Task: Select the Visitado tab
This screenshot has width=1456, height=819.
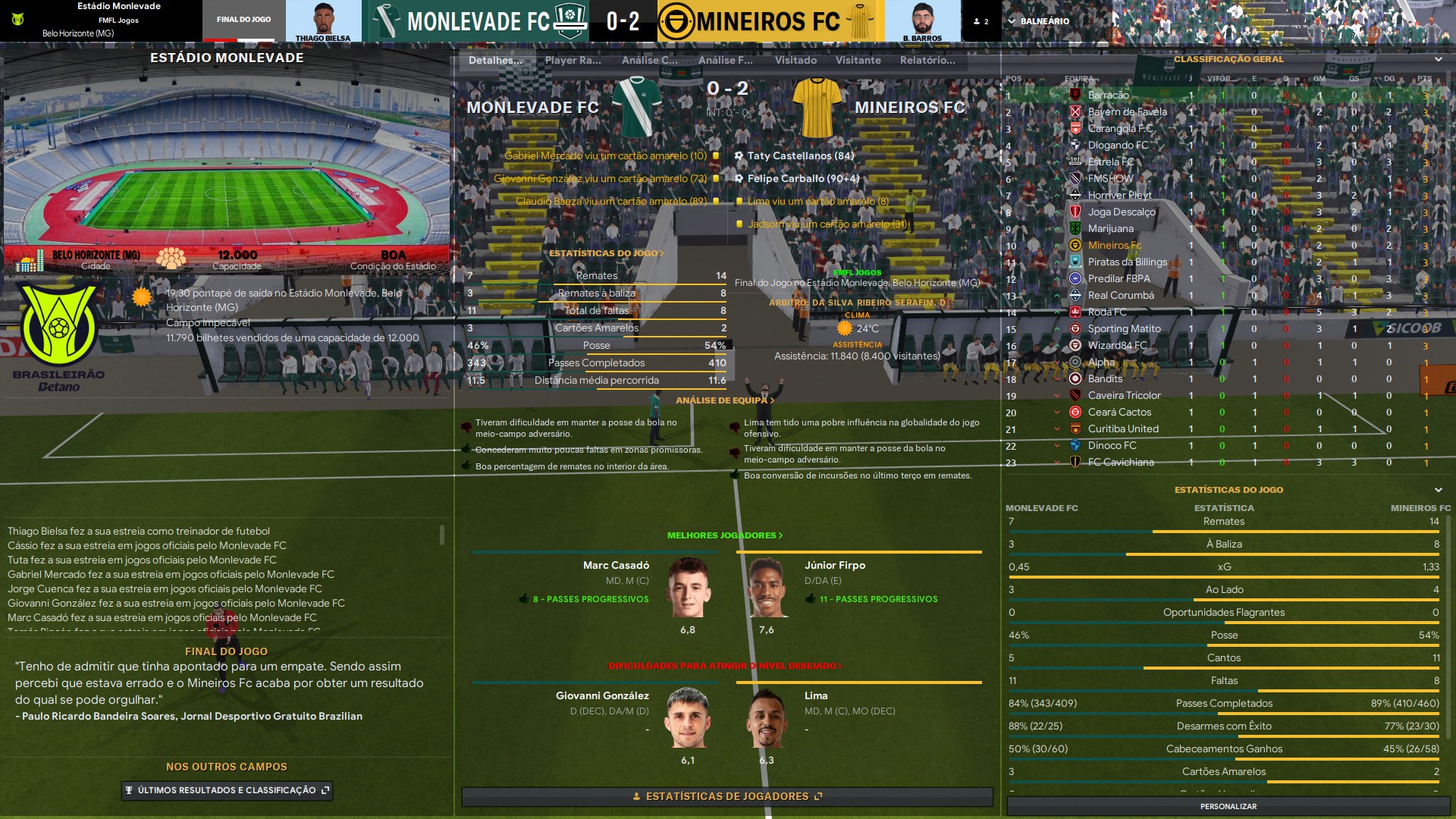Action: pos(795,60)
